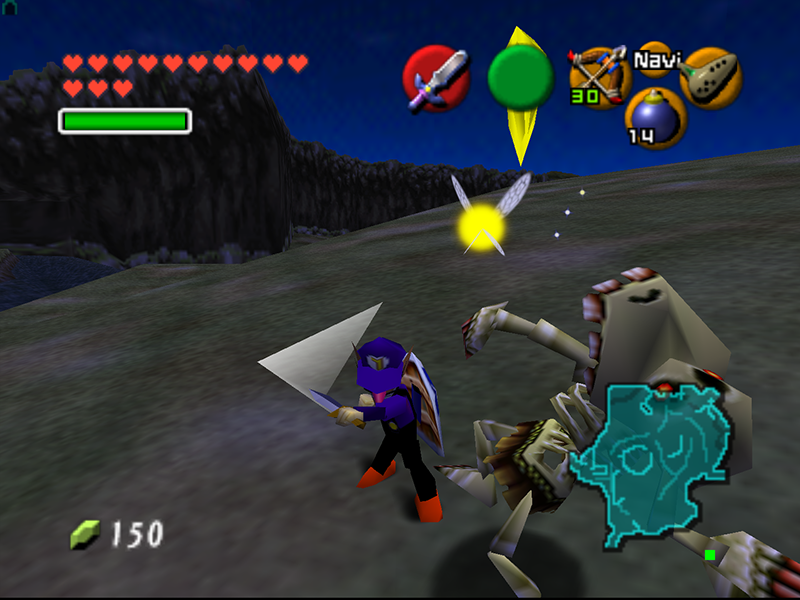Image resolution: width=800 pixels, height=600 pixels.
Task: Click the green action button
Action: click(520, 78)
